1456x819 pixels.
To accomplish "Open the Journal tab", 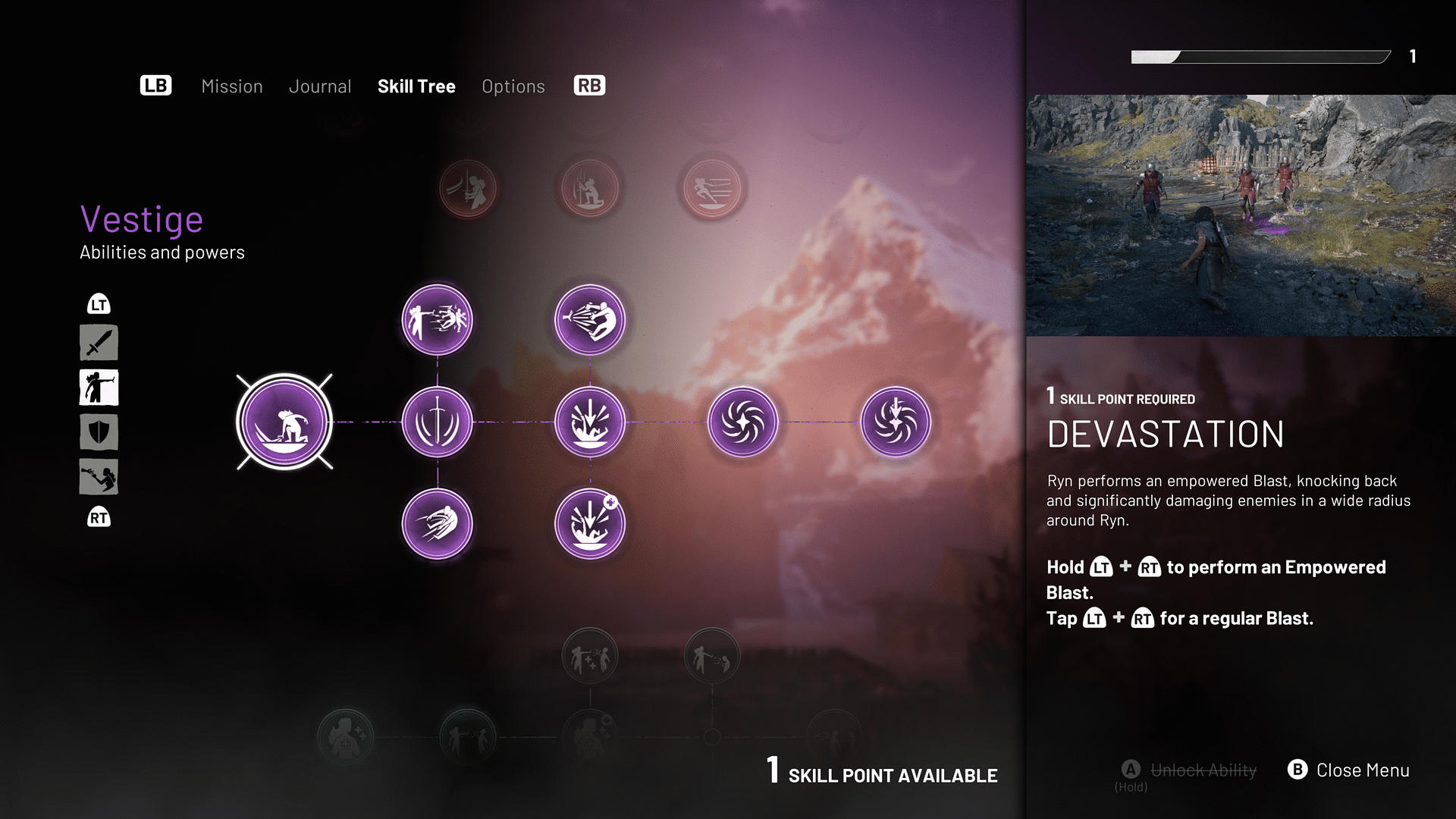I will (320, 86).
